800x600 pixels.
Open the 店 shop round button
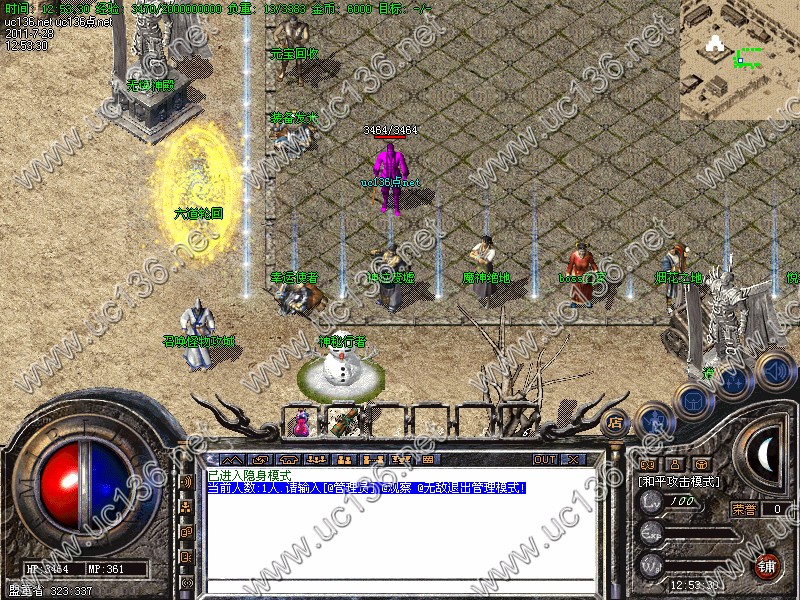(x=615, y=421)
